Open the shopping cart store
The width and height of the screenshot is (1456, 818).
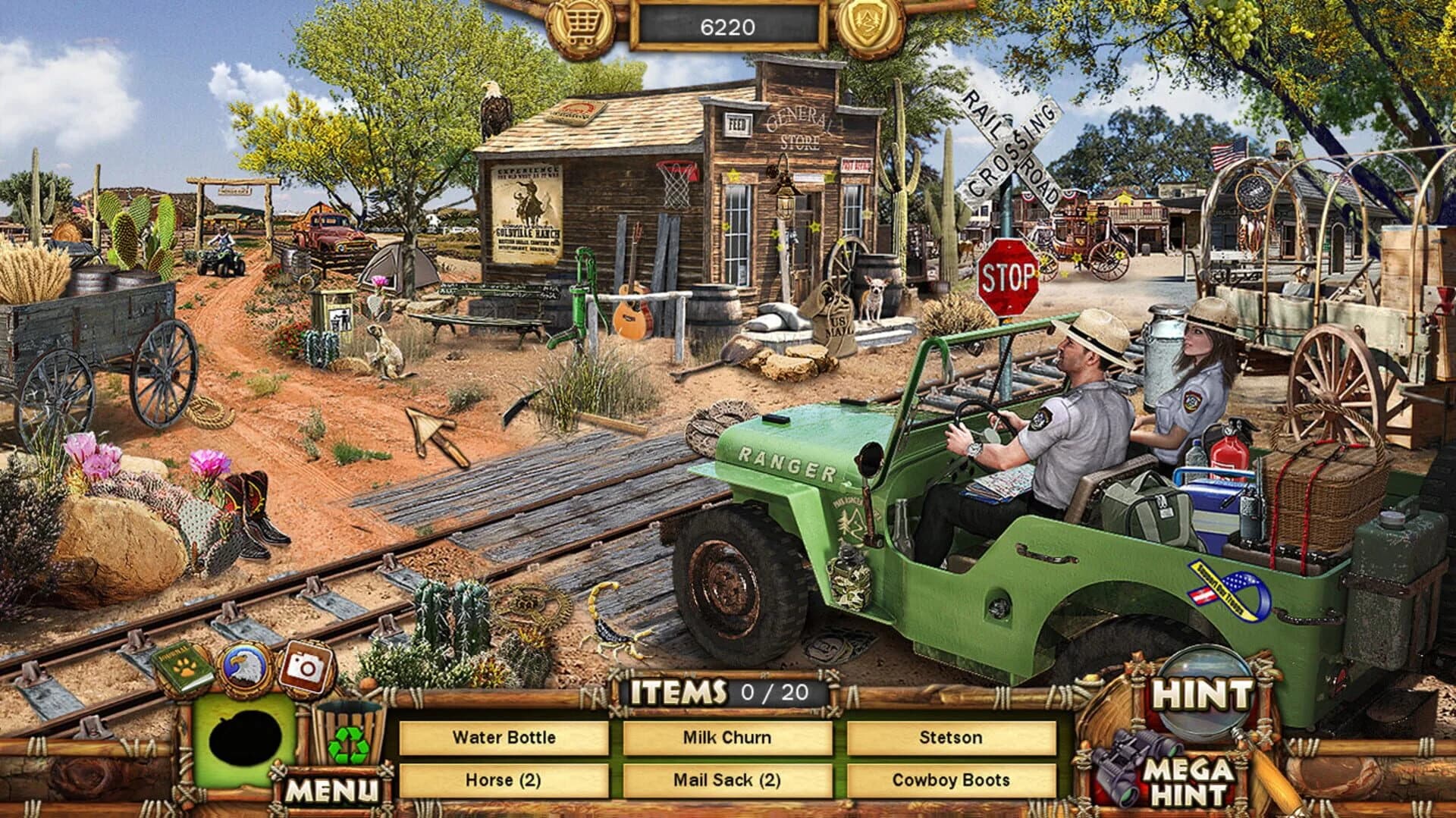click(579, 22)
